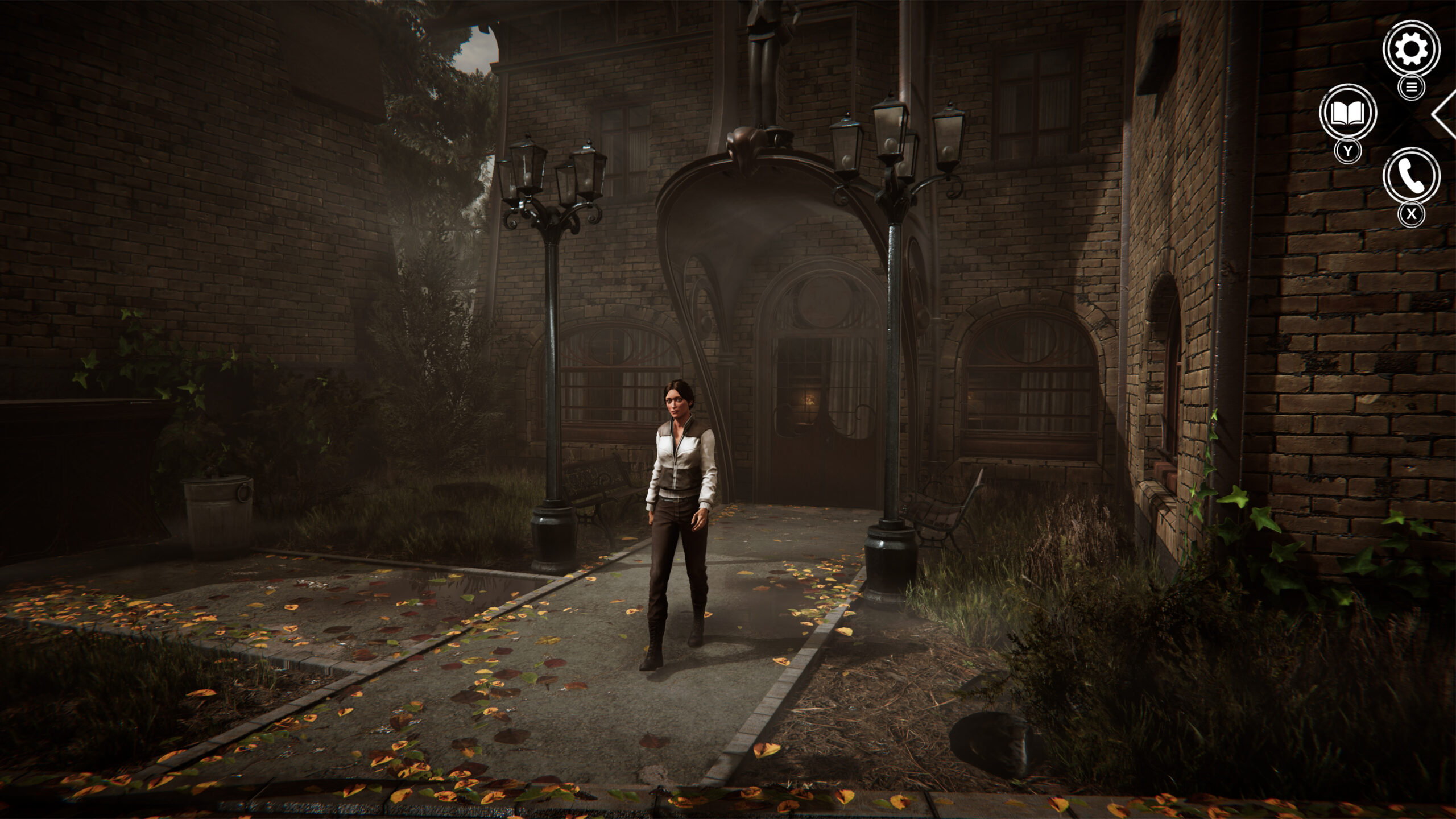The height and width of the screenshot is (819, 1456).
Task: Open the settings gear icon
Action: (x=1411, y=48)
